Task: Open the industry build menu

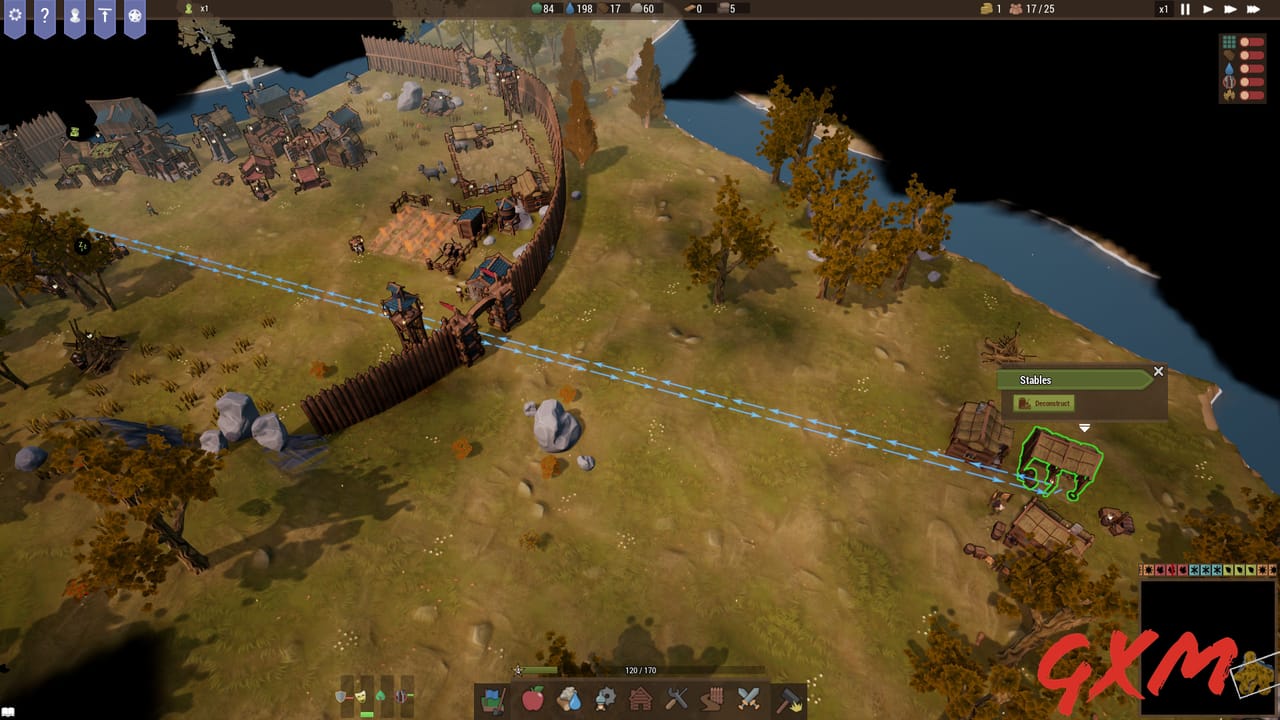Action: [x=607, y=703]
